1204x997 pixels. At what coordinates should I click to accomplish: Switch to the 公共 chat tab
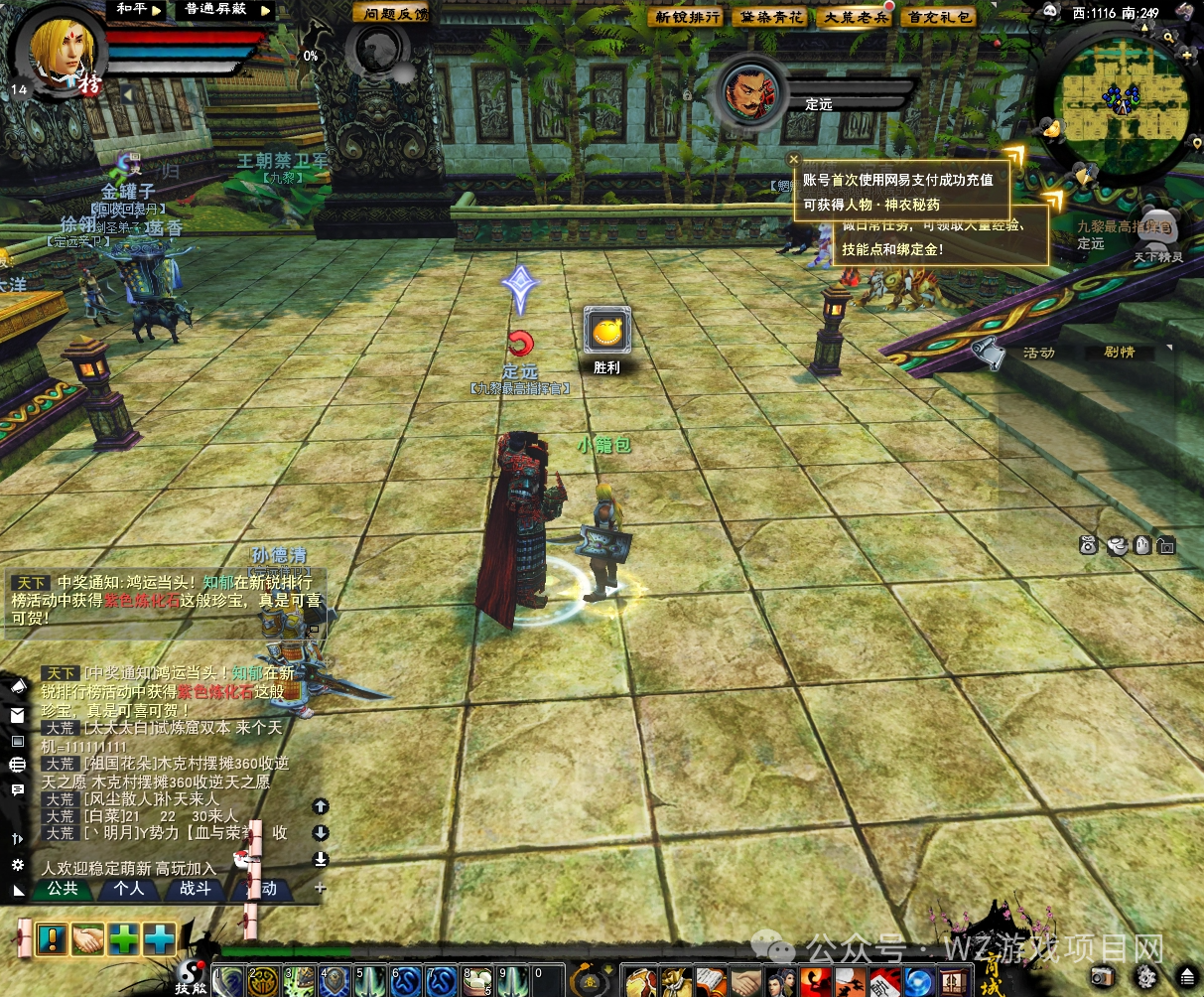(x=63, y=889)
